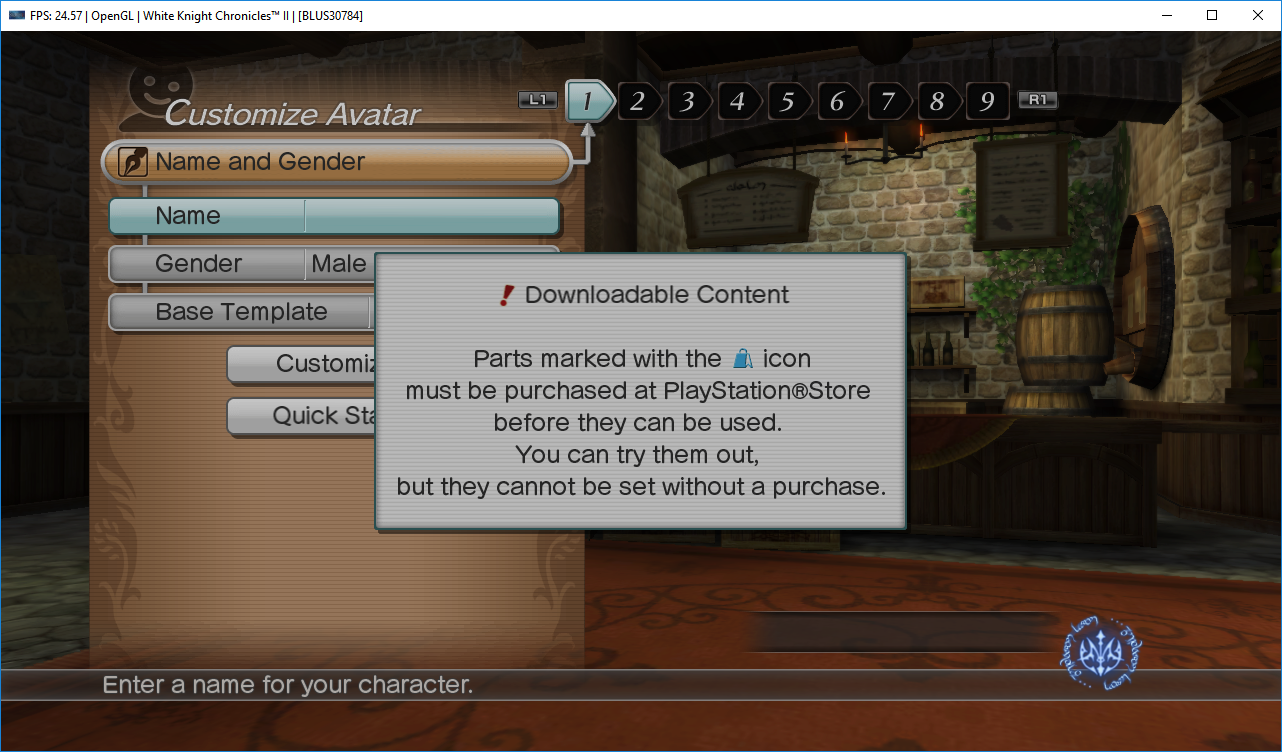Go to step 3 tab

(688, 101)
